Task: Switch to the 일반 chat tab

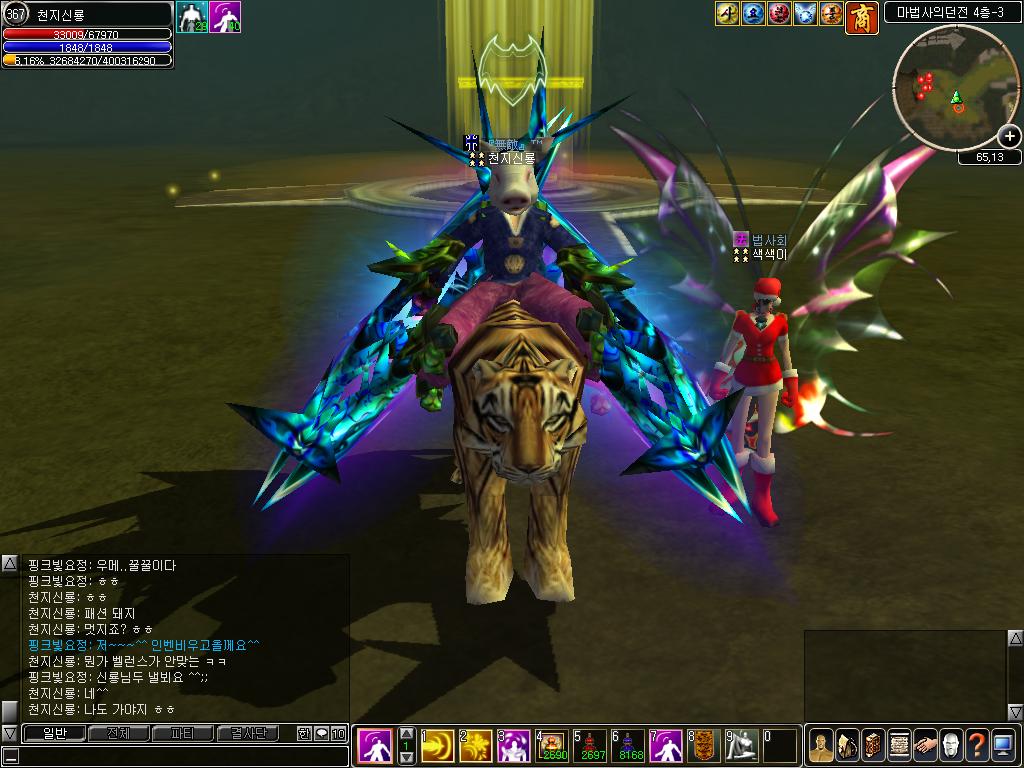Action: (53, 733)
